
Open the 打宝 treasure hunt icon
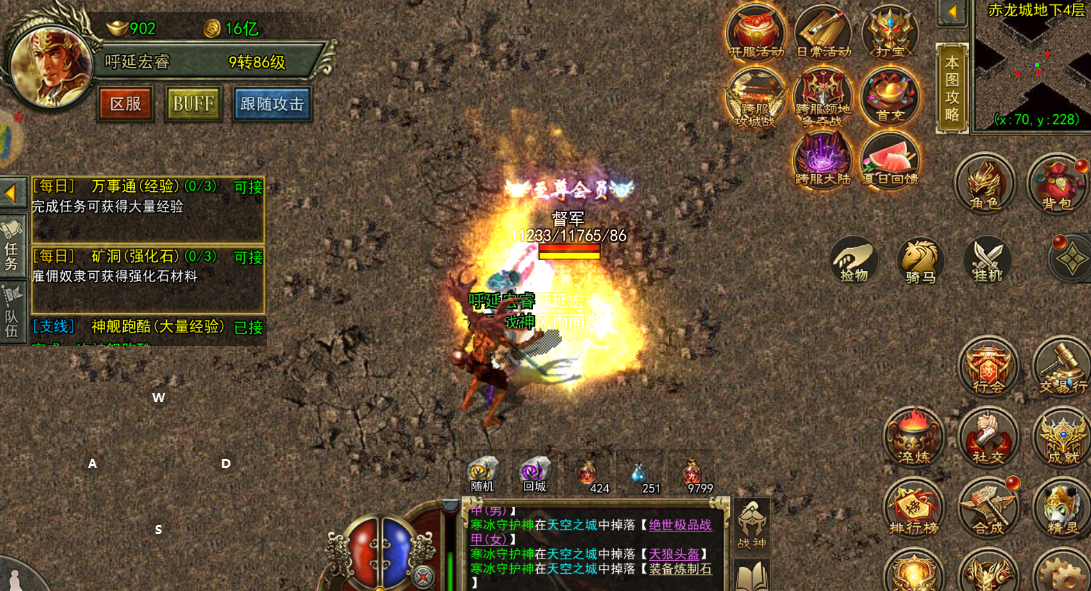(x=889, y=32)
